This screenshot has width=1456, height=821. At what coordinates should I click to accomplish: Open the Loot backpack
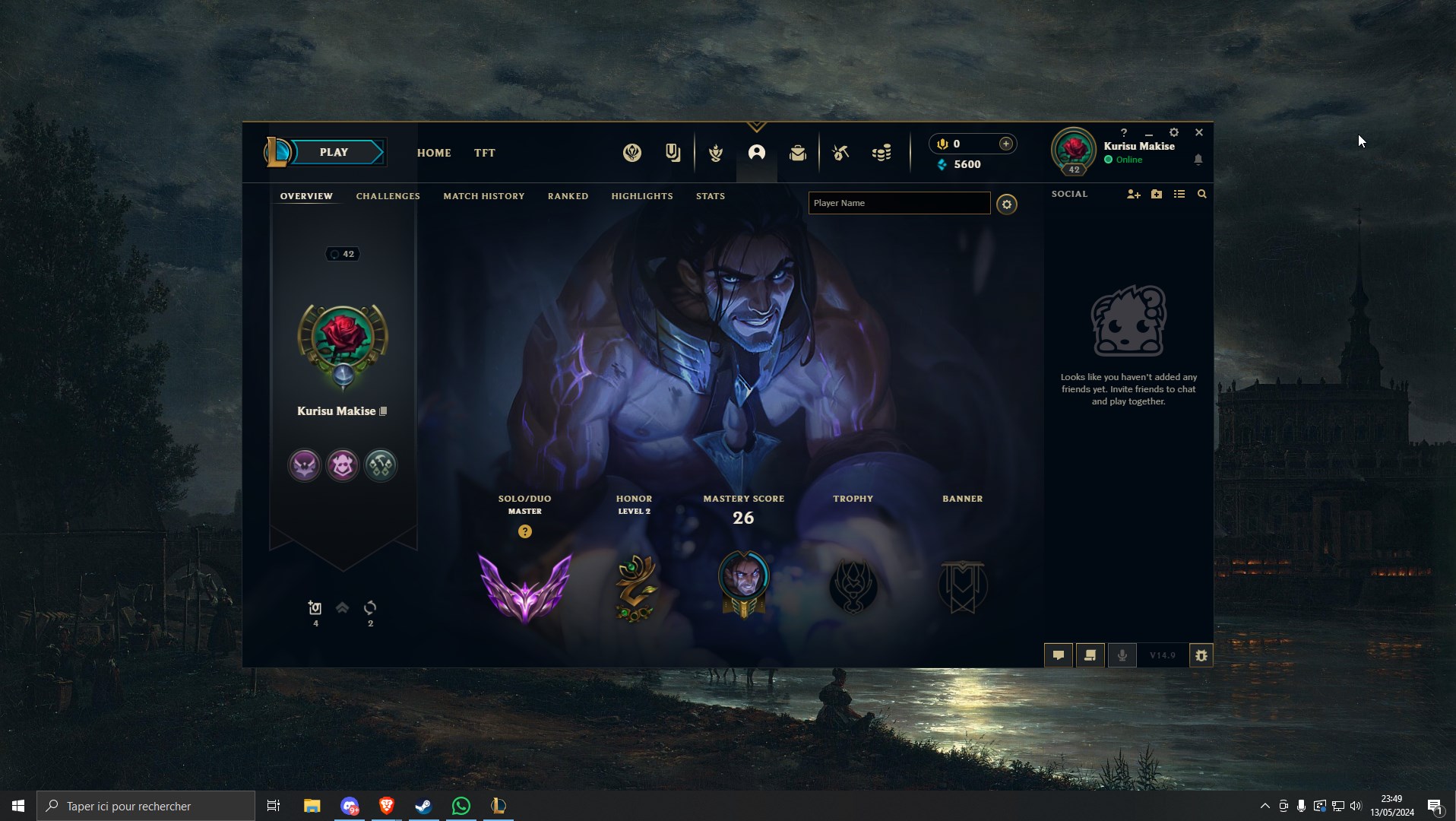tap(797, 153)
